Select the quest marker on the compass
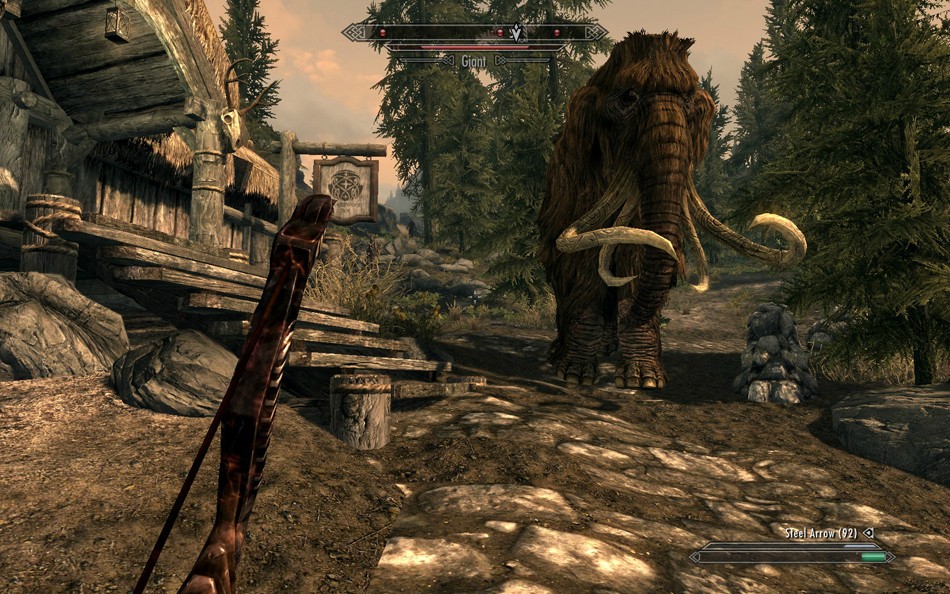 [x=516, y=32]
